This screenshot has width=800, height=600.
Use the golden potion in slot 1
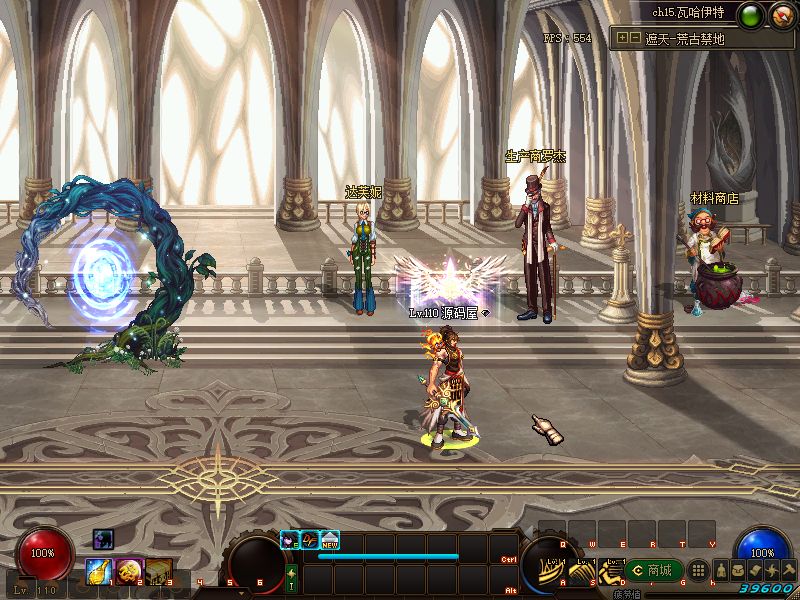[99, 571]
